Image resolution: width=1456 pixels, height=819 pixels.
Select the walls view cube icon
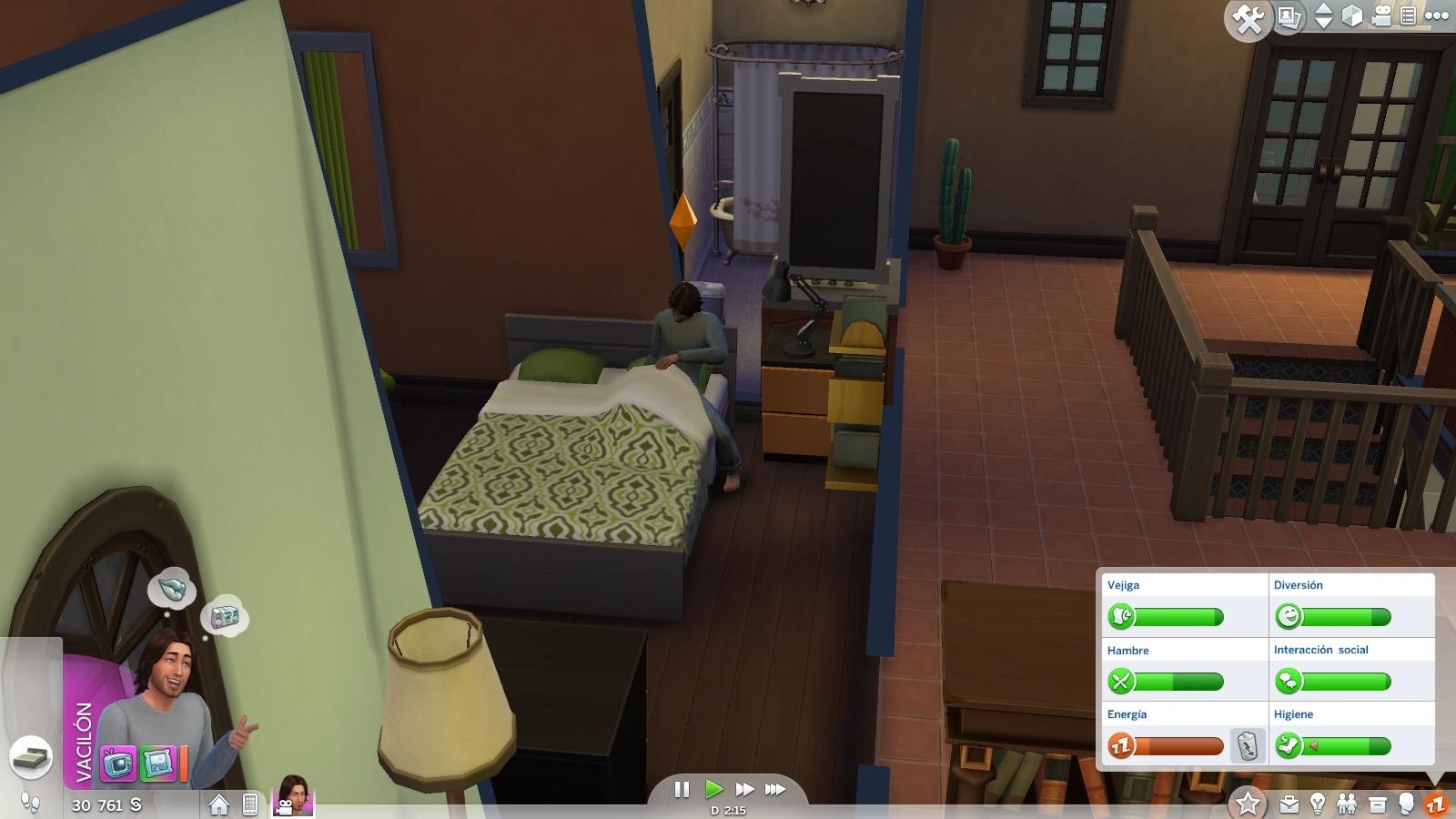pyautogui.click(x=1352, y=15)
